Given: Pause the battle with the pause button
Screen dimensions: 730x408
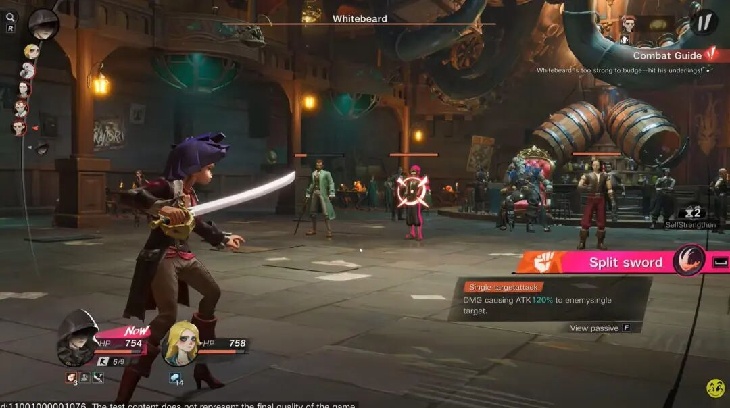Looking at the screenshot, I should pos(706,21).
